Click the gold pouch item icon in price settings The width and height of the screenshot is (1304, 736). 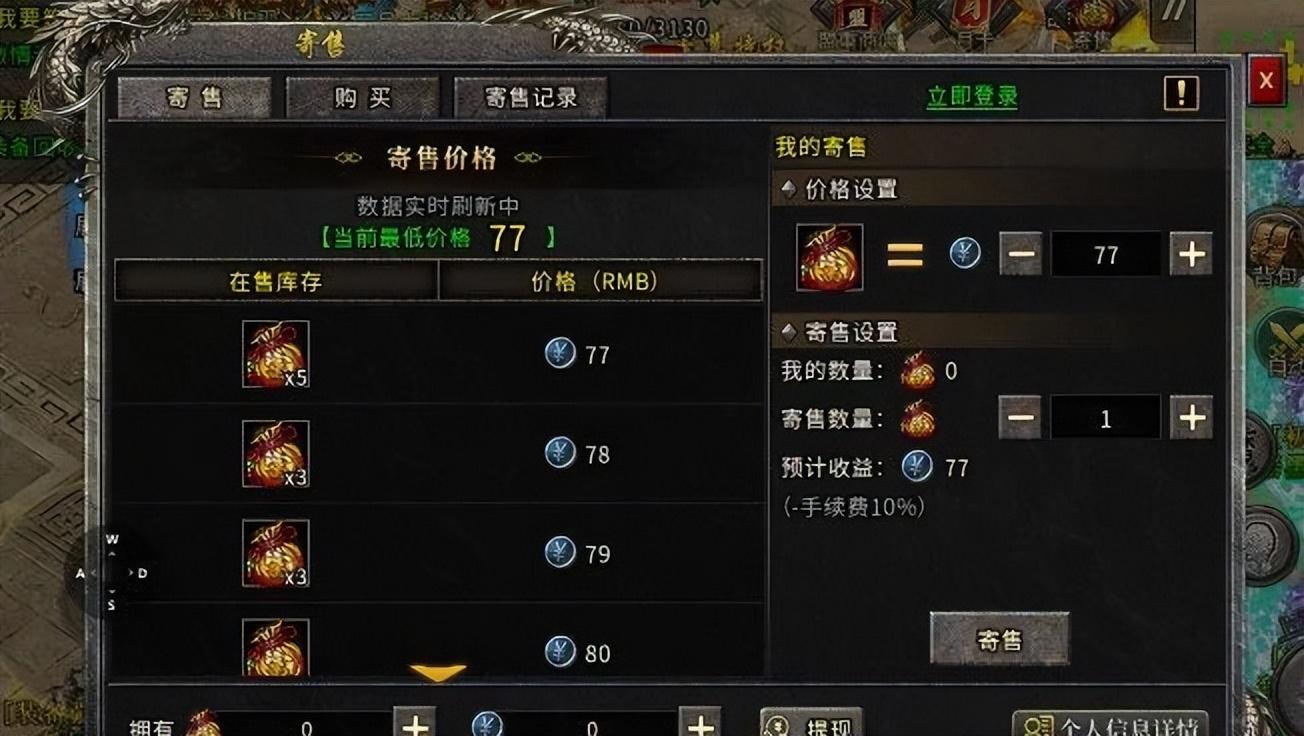click(829, 253)
